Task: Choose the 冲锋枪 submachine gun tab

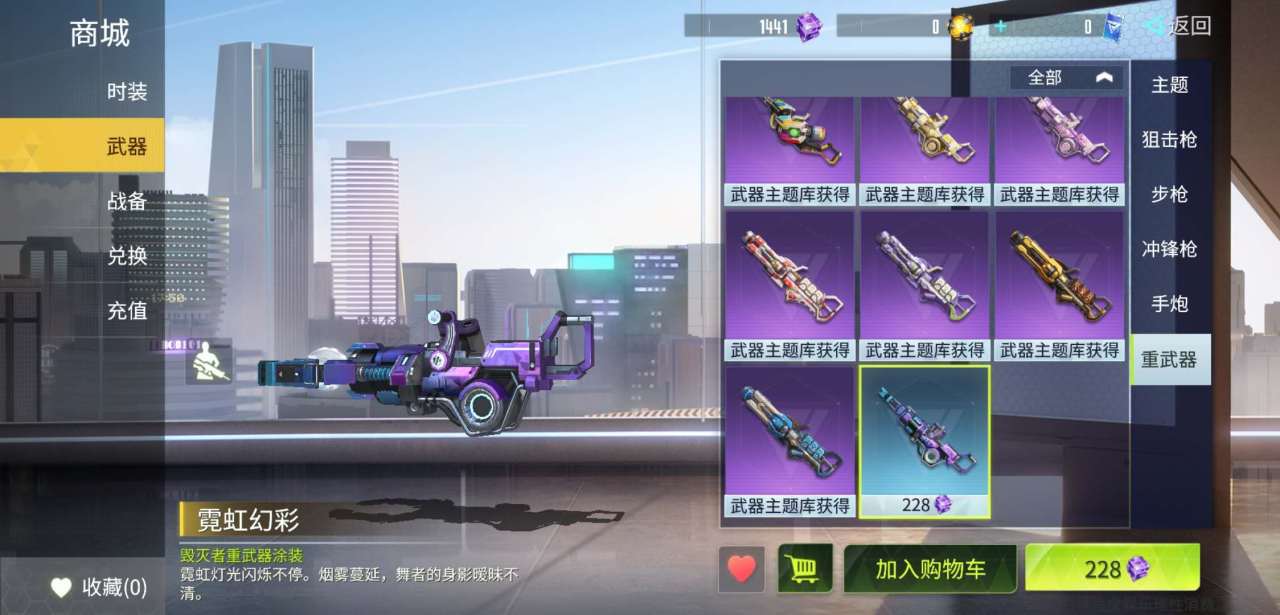Action: [1169, 249]
